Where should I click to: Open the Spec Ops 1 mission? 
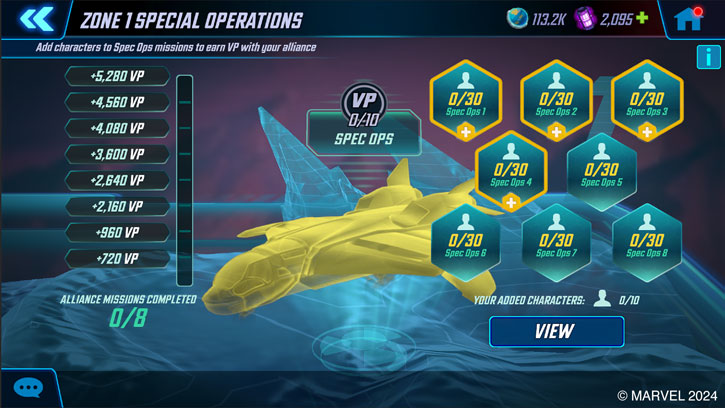466,99
